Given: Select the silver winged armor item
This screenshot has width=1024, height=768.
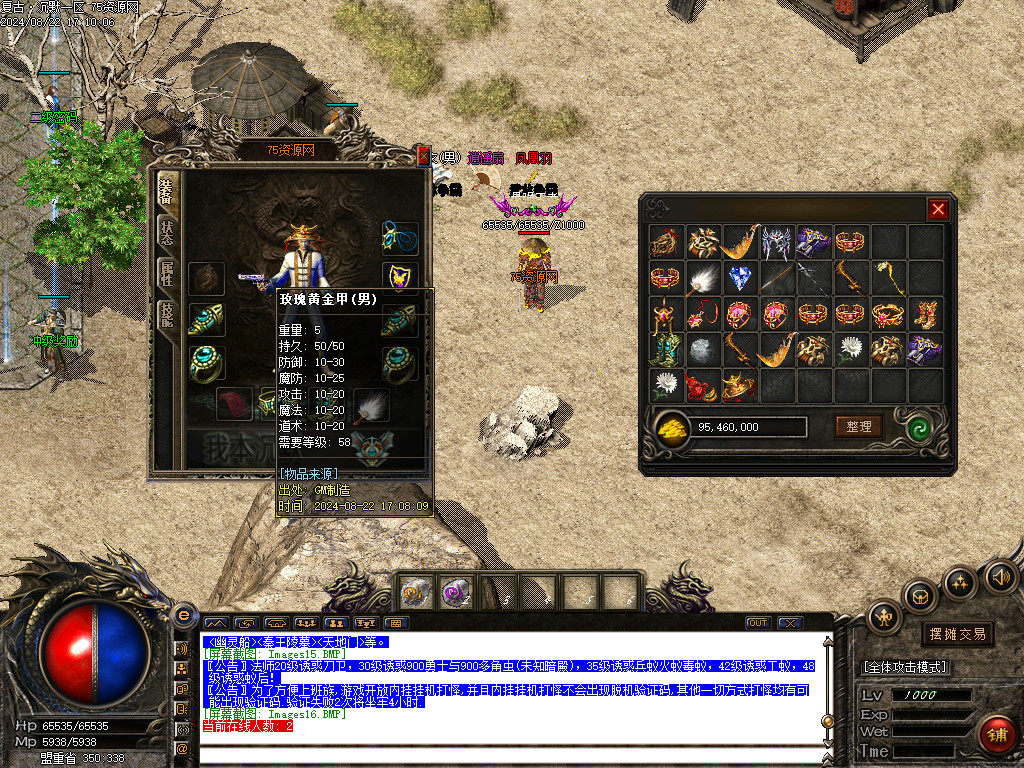Looking at the screenshot, I should [777, 241].
